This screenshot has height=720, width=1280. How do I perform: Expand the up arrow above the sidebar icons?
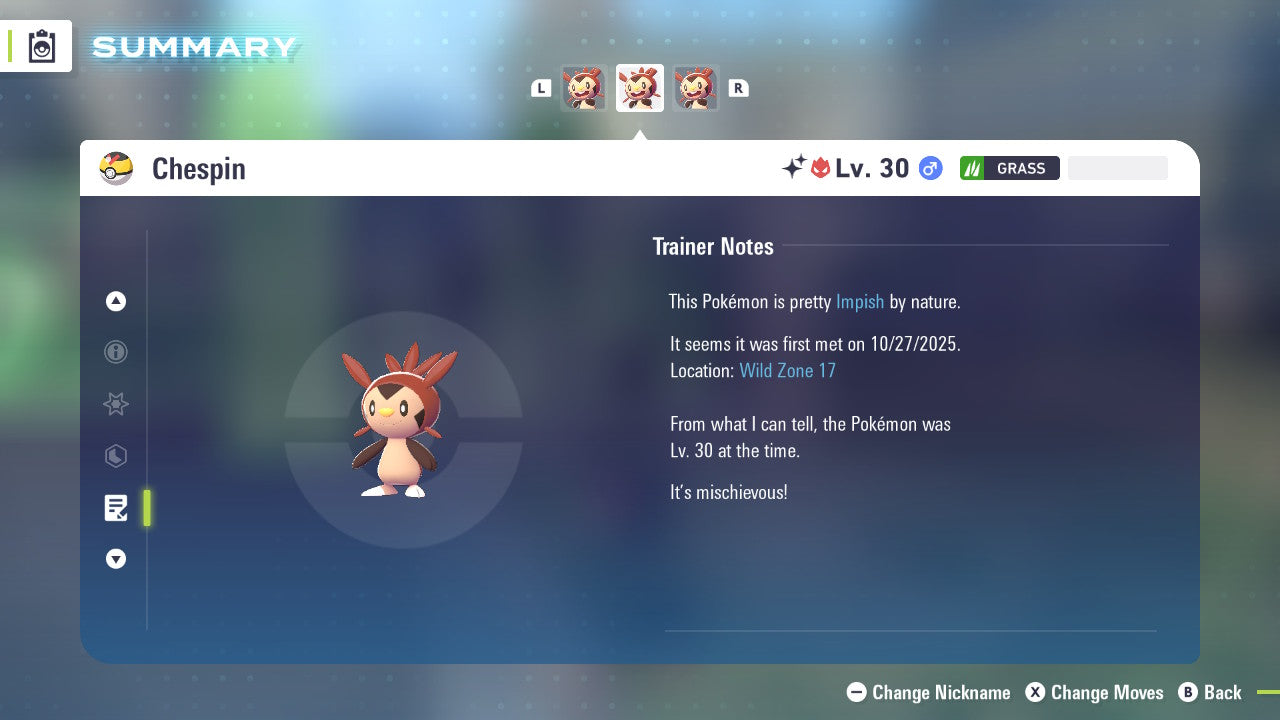[116, 301]
